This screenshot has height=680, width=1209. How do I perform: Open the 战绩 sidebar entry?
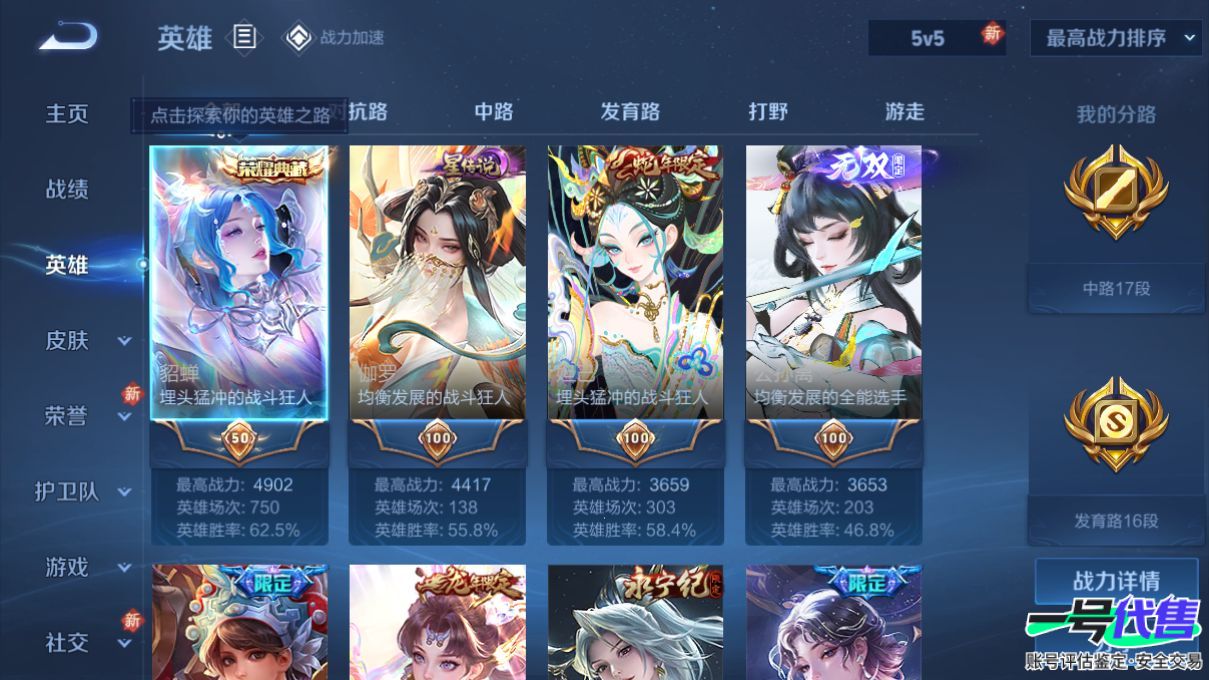tap(67, 189)
